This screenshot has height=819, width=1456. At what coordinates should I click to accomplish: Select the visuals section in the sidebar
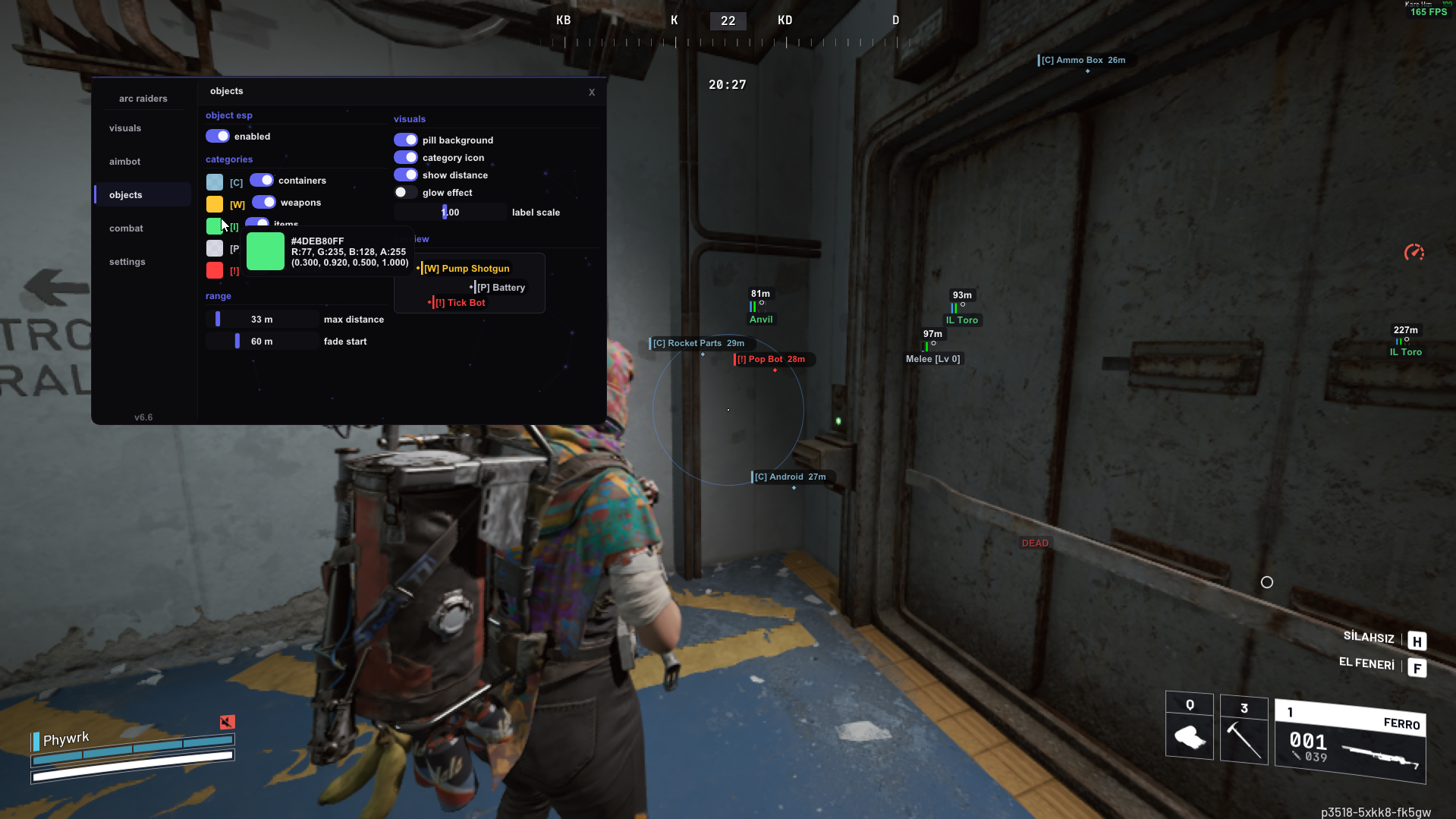[x=124, y=128]
